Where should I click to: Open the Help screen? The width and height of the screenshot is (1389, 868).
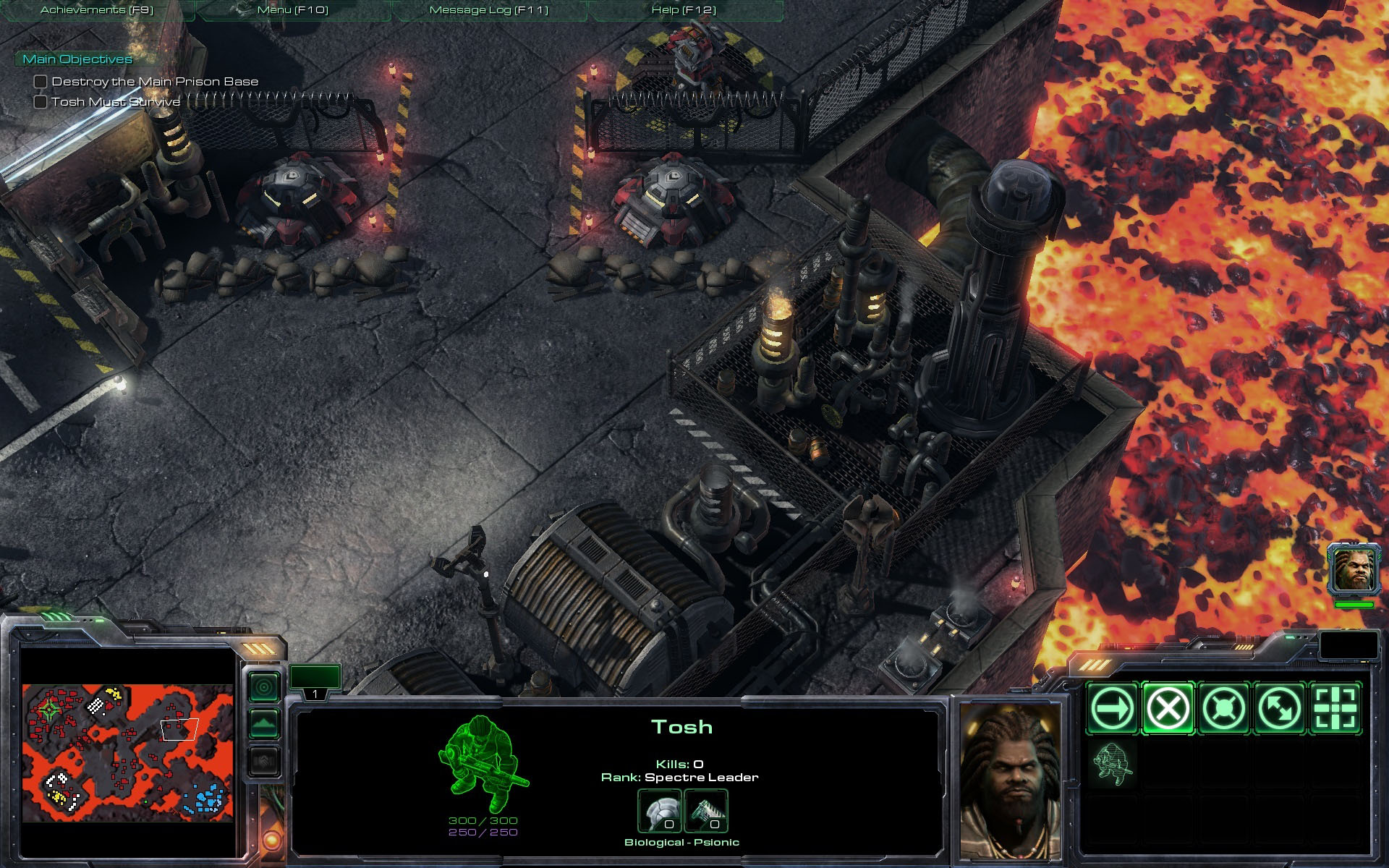pos(684,10)
